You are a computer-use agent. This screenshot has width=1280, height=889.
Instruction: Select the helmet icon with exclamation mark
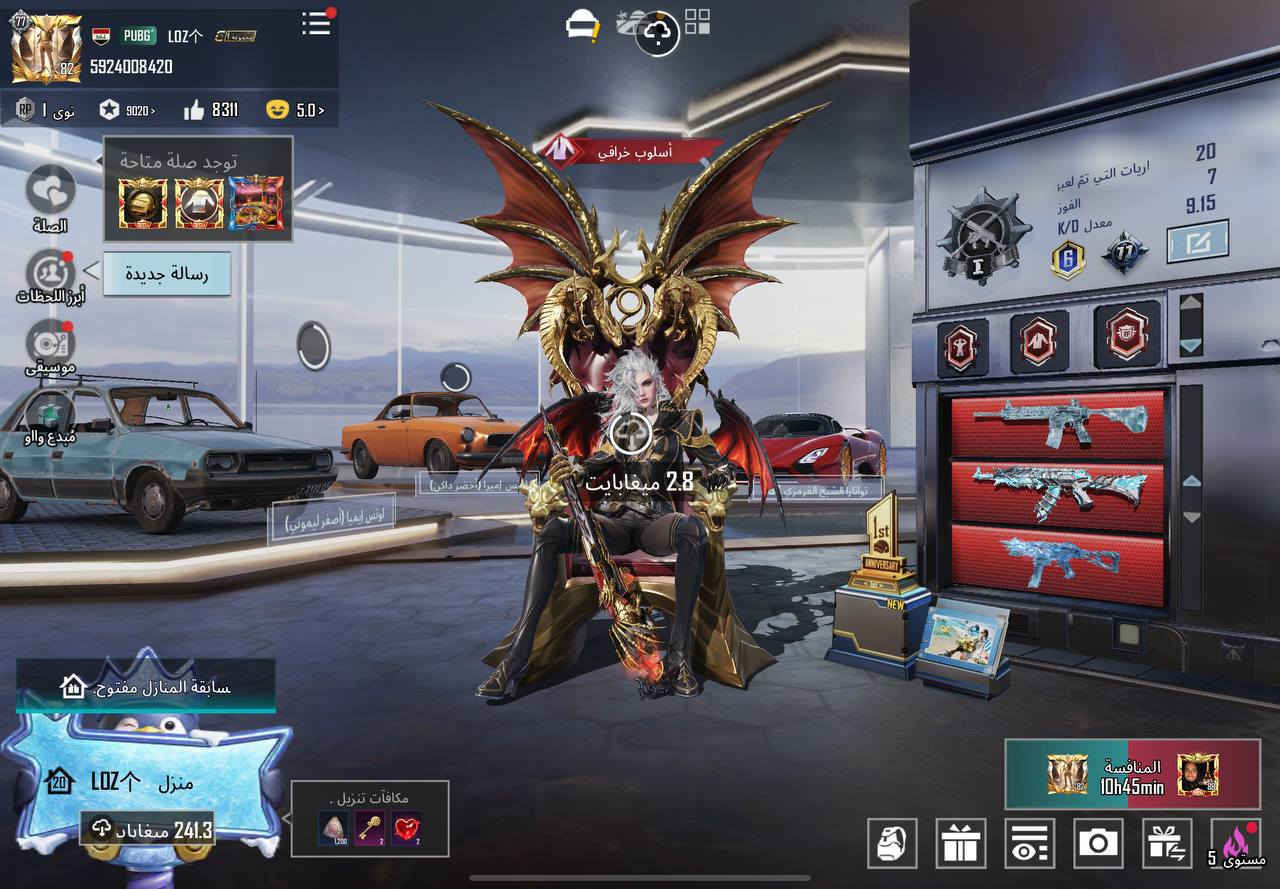tap(581, 26)
